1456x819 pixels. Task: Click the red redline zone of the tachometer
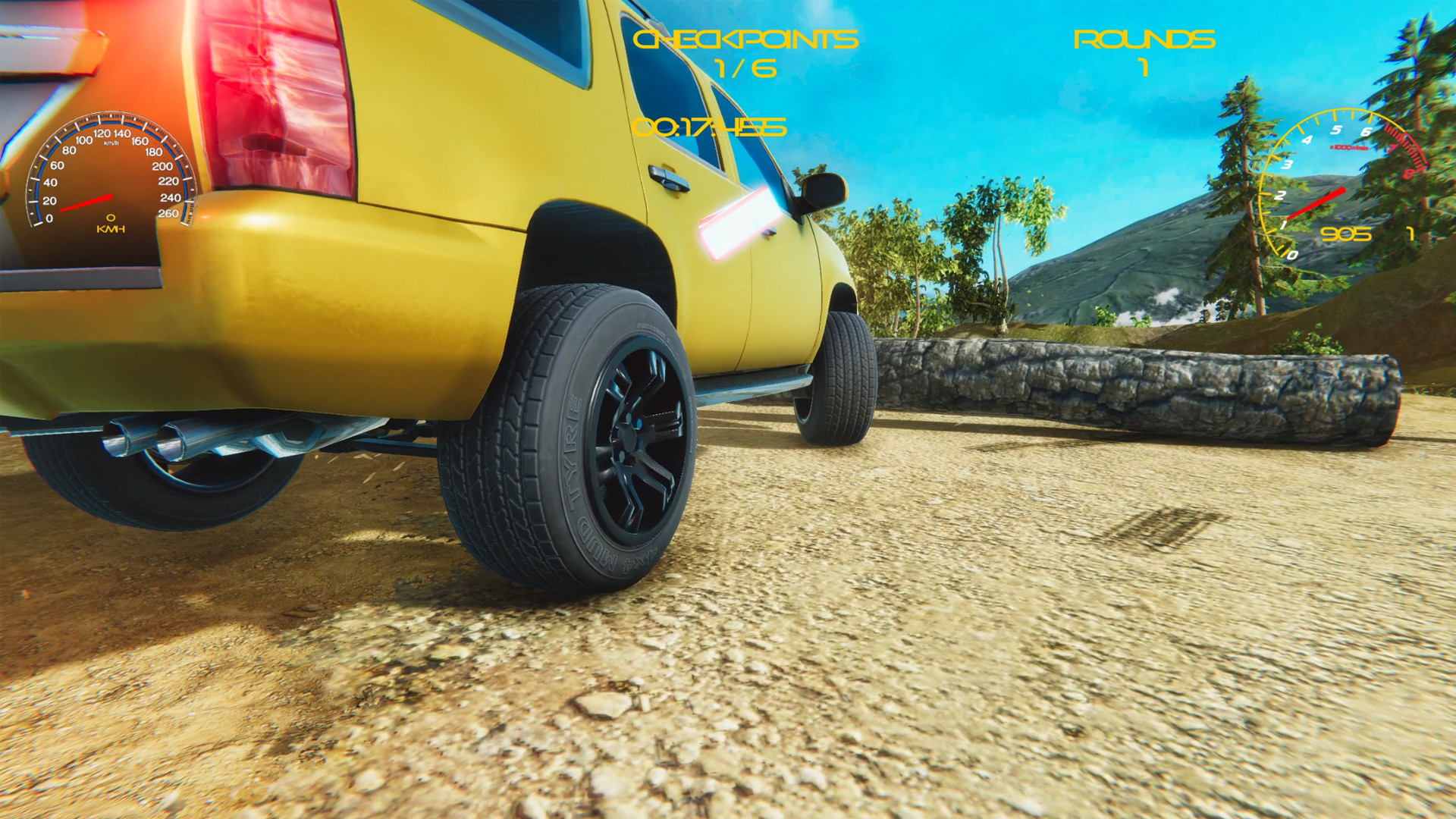(1403, 148)
